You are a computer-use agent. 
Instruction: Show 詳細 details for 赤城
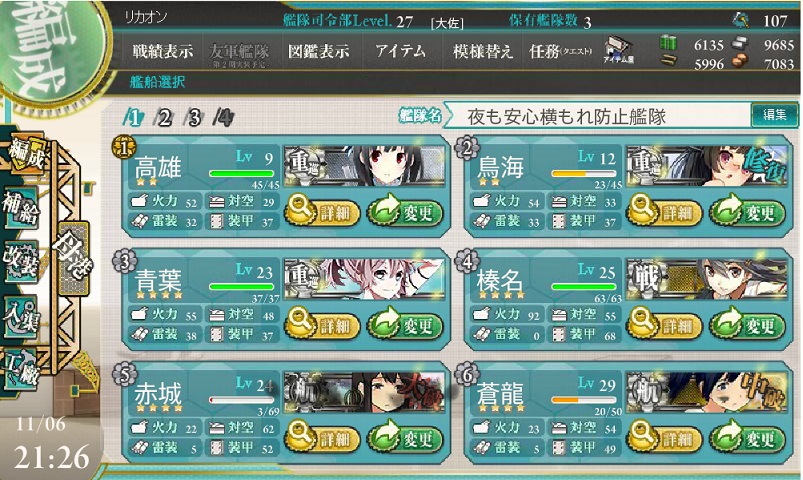(x=322, y=438)
